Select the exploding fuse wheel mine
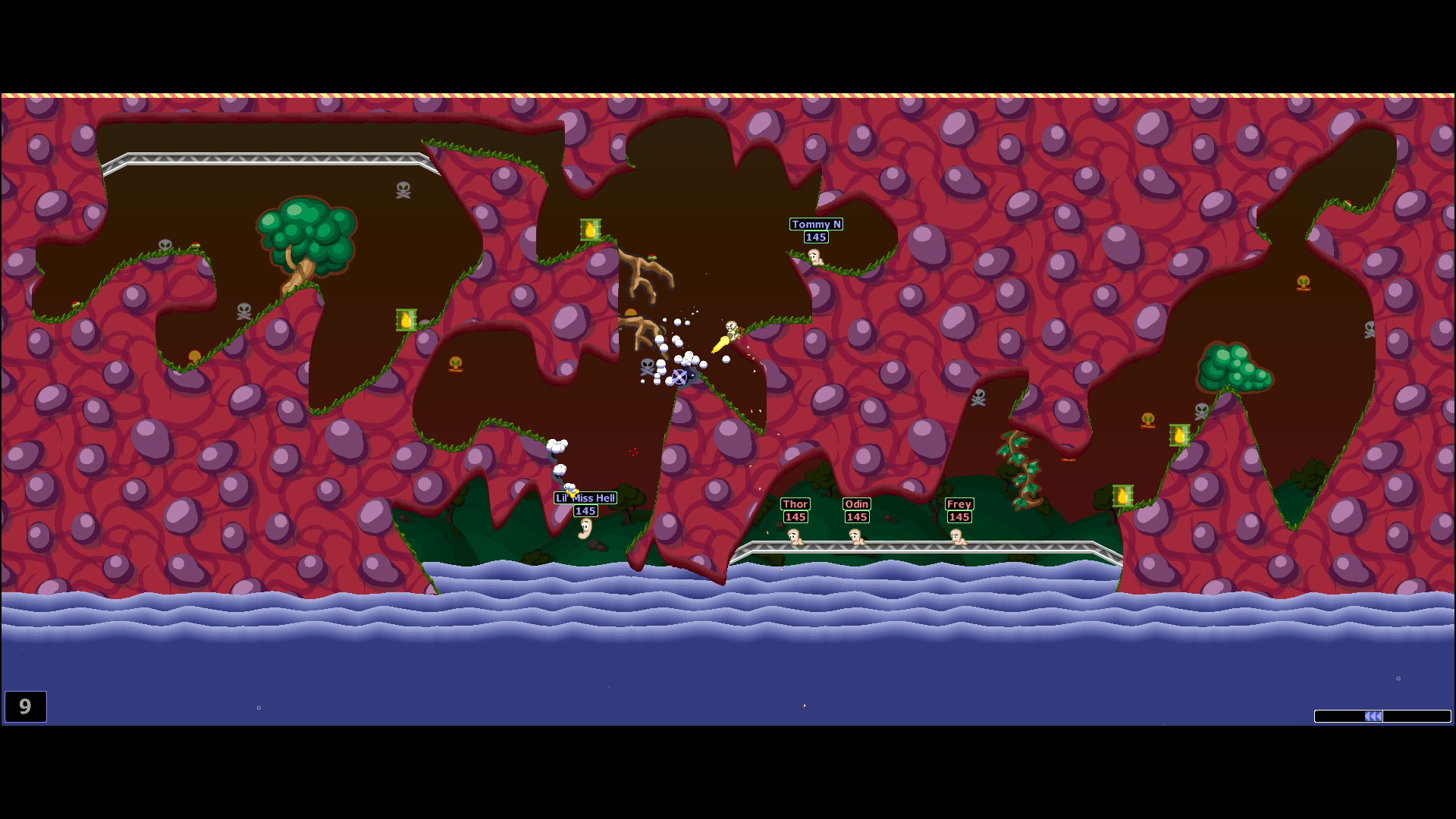This screenshot has width=1456, height=819. [x=679, y=377]
